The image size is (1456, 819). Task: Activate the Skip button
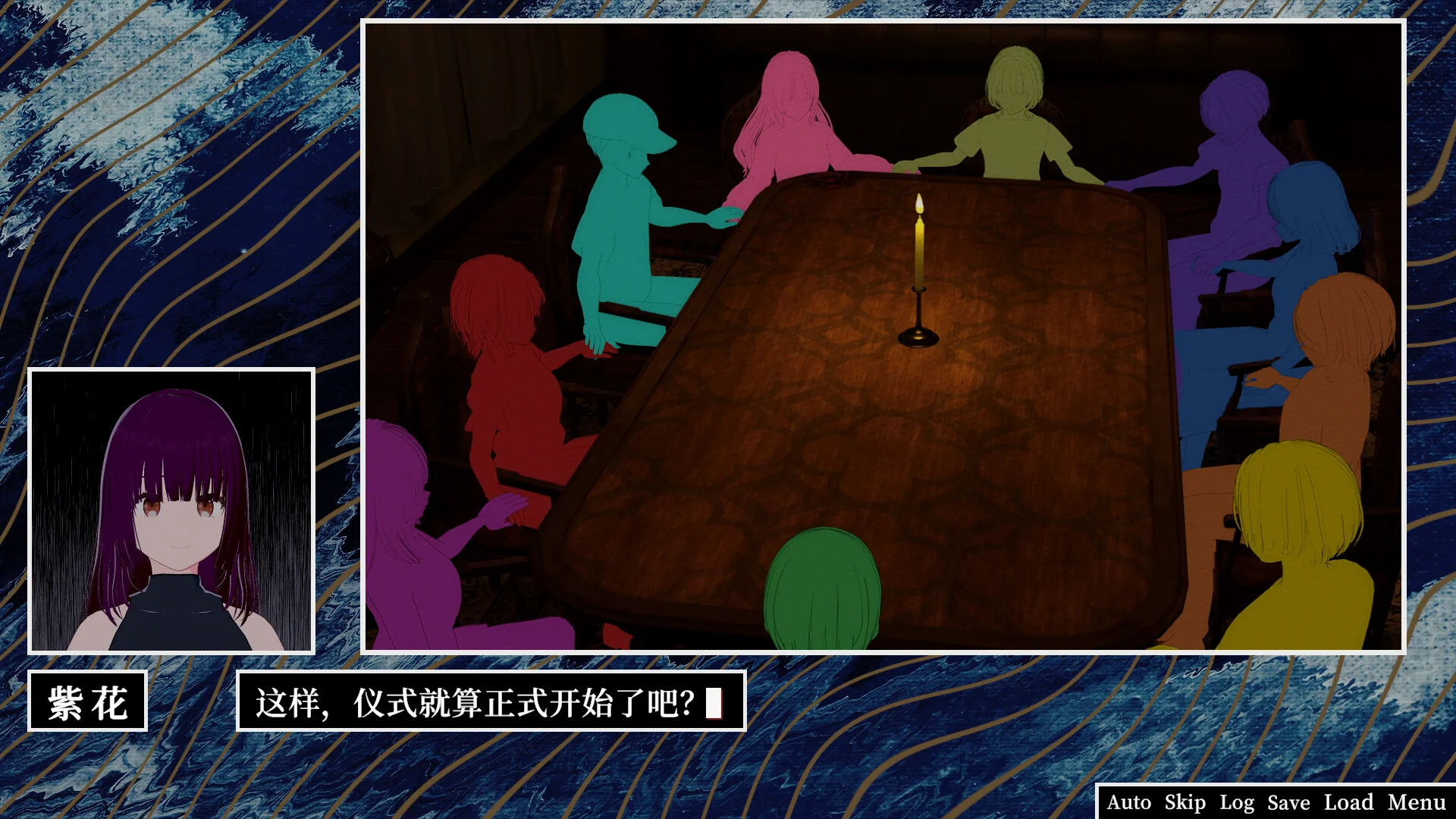click(1185, 802)
